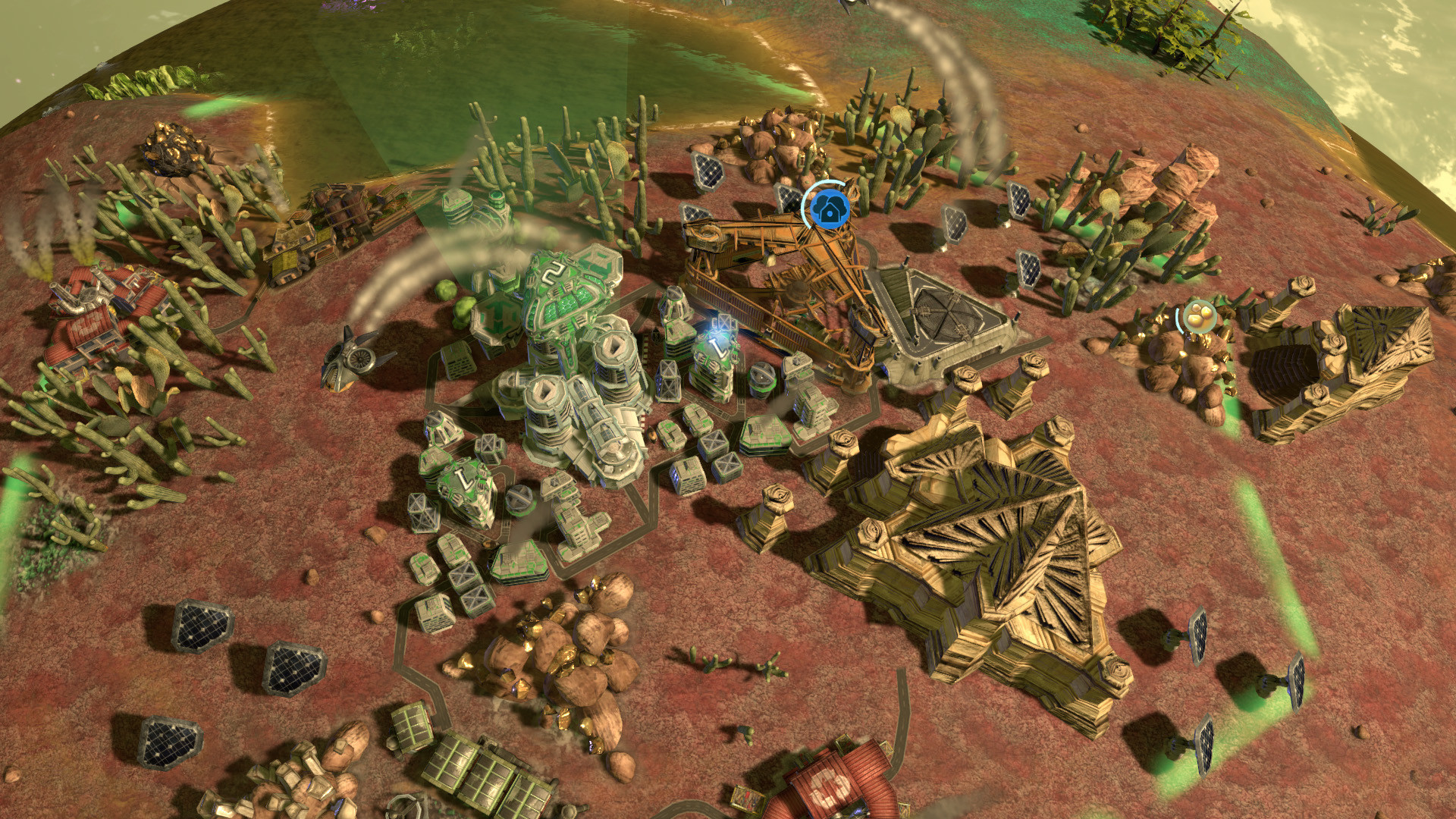Screen dimensions: 1456x819
Task: Click the blue house construction icon
Action: pos(831,208)
